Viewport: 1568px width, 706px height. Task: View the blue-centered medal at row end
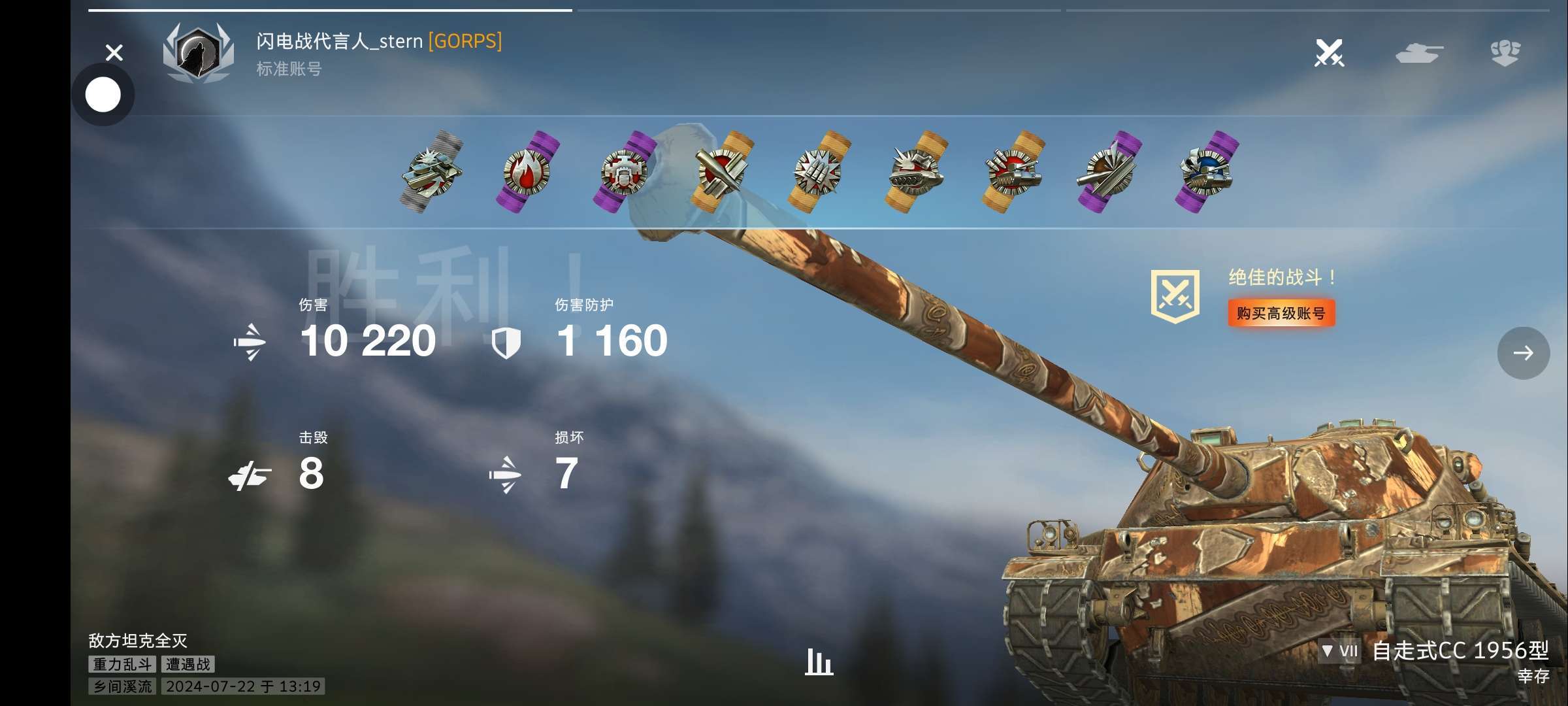pyautogui.click(x=1207, y=172)
